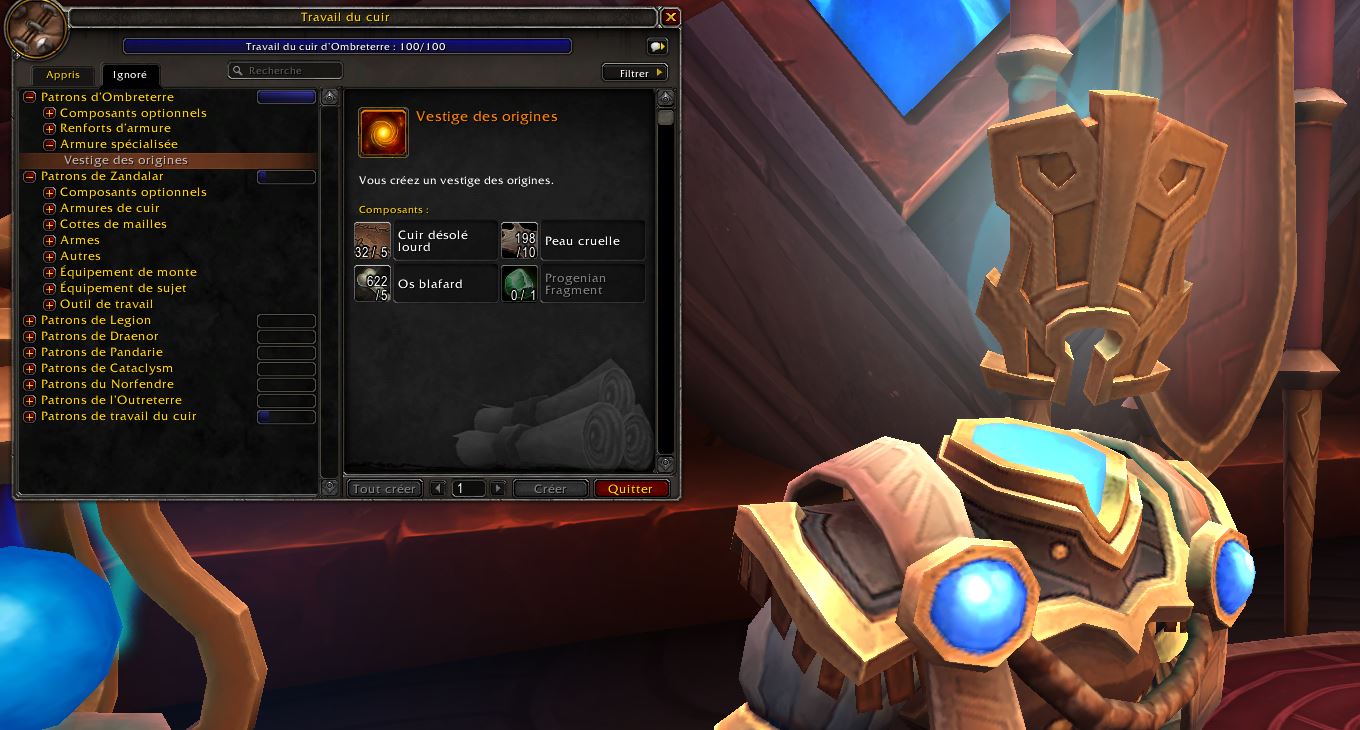Click the Peau cruelle reagent slot
Viewport: 1360px width, 730px height.
tap(573, 241)
